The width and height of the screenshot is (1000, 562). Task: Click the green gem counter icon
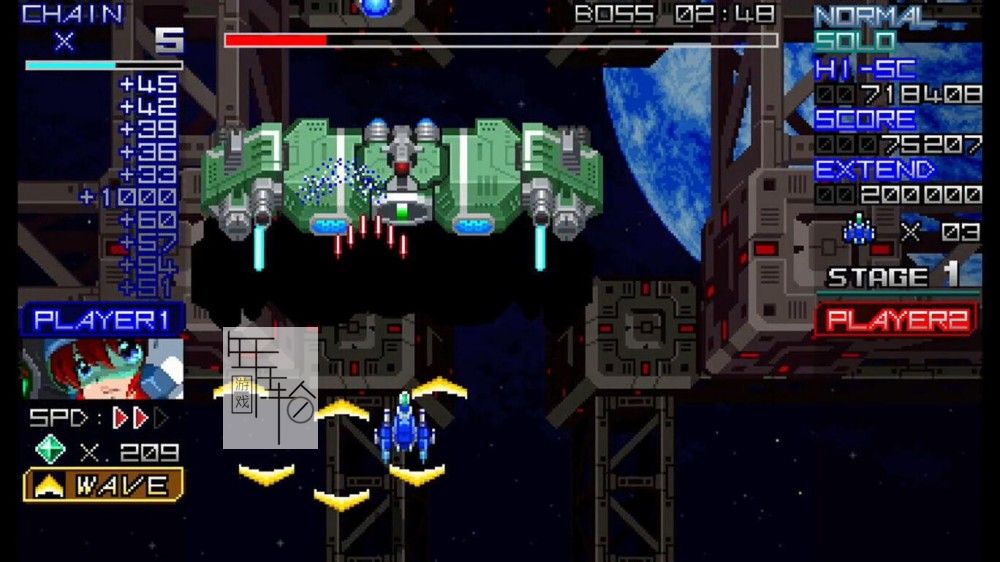[x=50, y=450]
